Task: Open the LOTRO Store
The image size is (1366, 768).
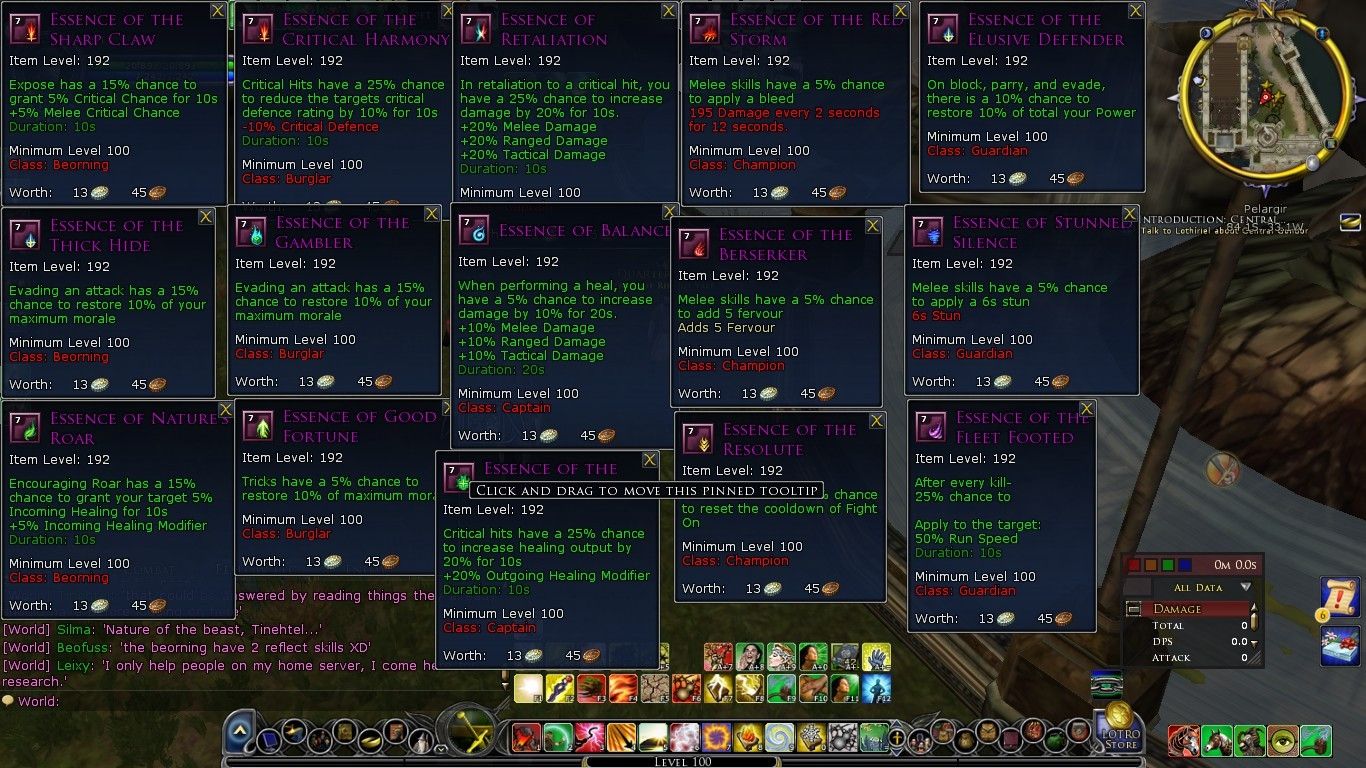Action: tap(1120, 728)
